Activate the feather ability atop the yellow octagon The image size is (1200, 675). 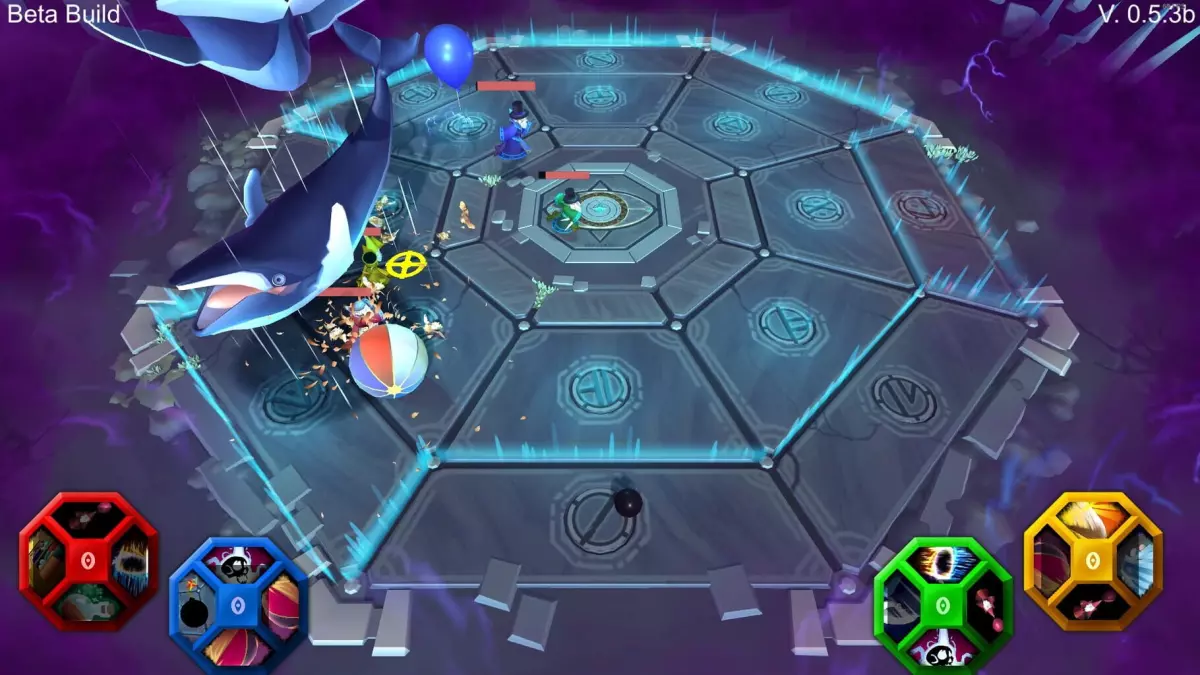pos(1092,518)
